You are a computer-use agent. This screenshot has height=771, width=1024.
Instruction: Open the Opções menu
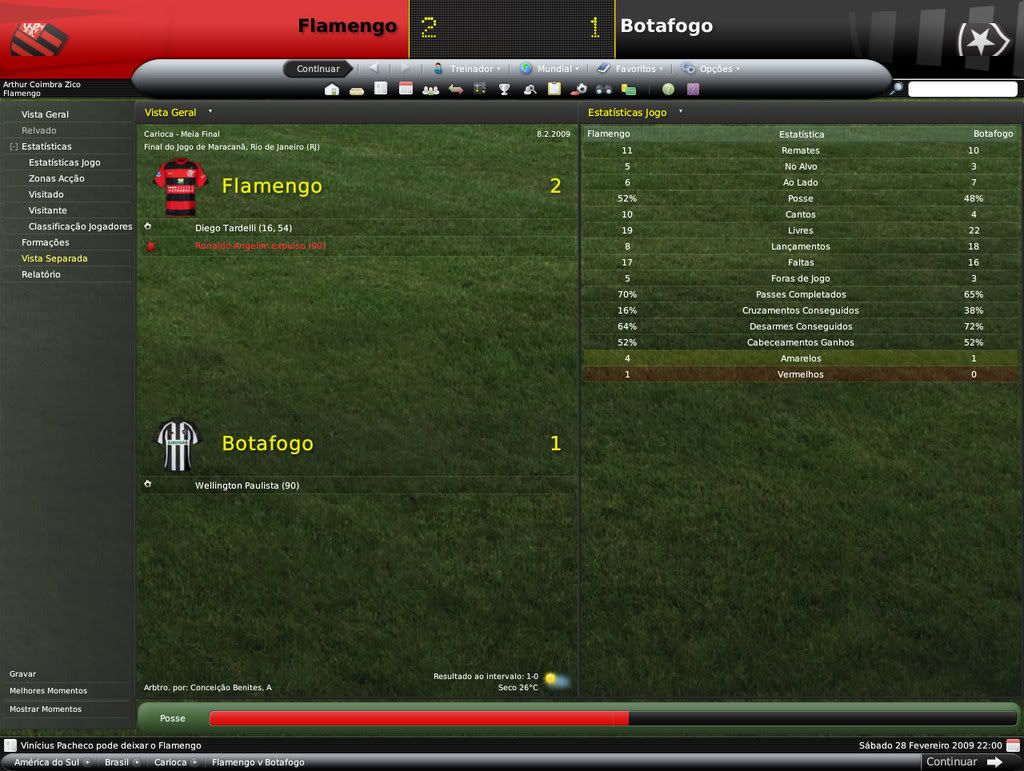(710, 69)
